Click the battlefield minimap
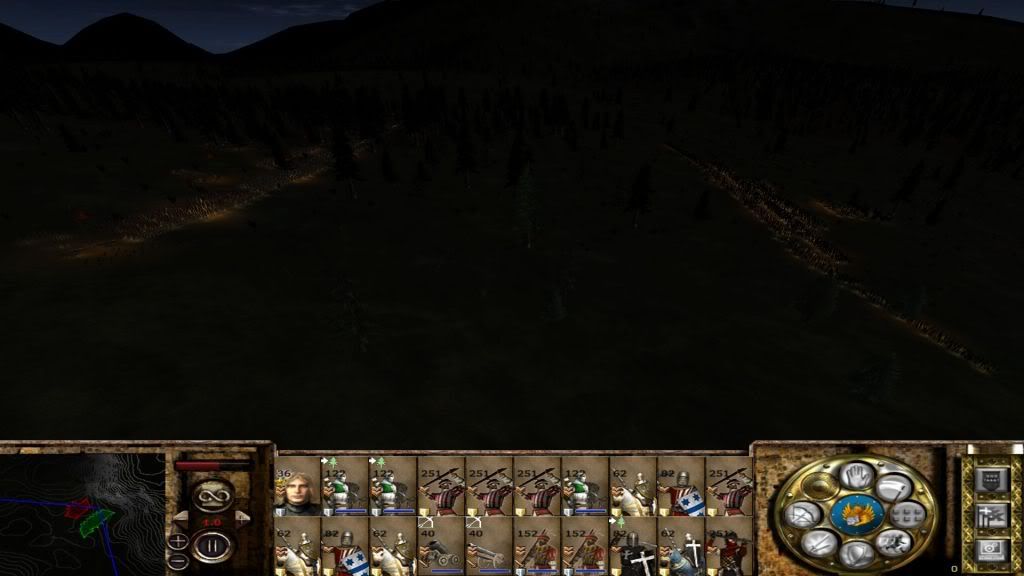 pos(82,514)
